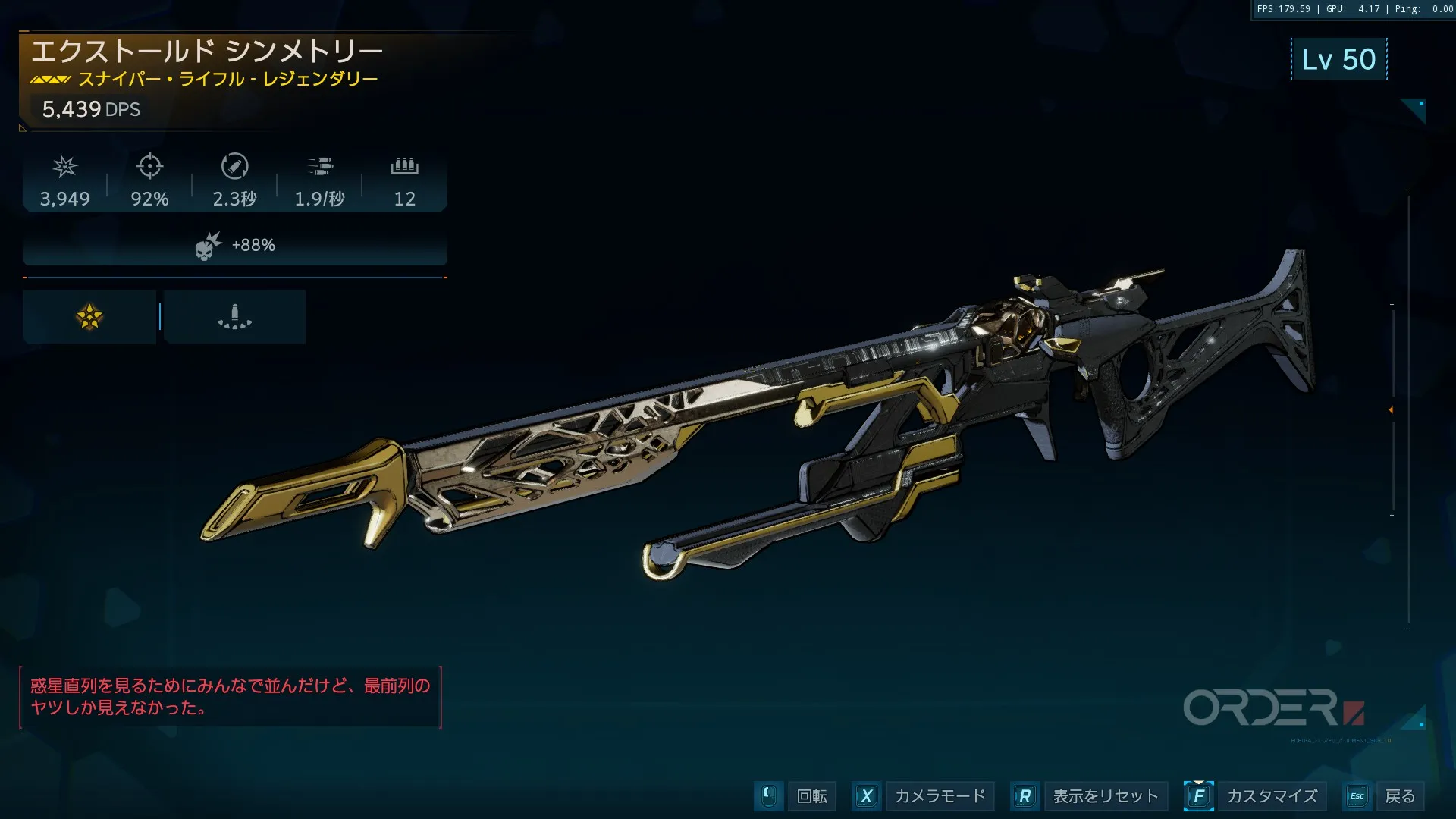Select the gold star legendary perk slot
The image size is (1456, 819).
tap(89, 317)
